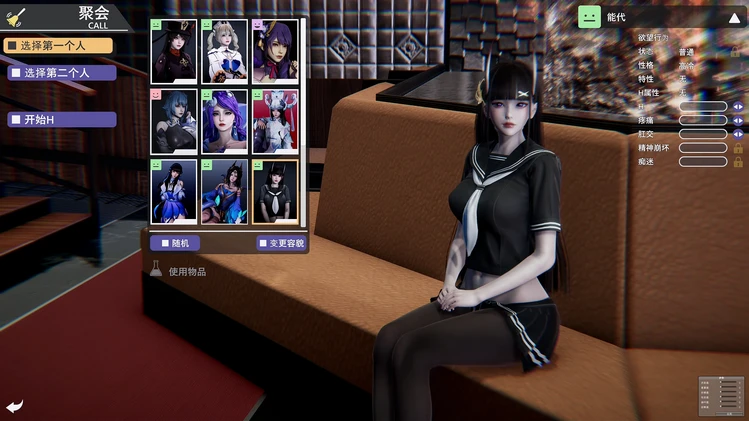Open the small settings panel in the corner

click(720, 395)
